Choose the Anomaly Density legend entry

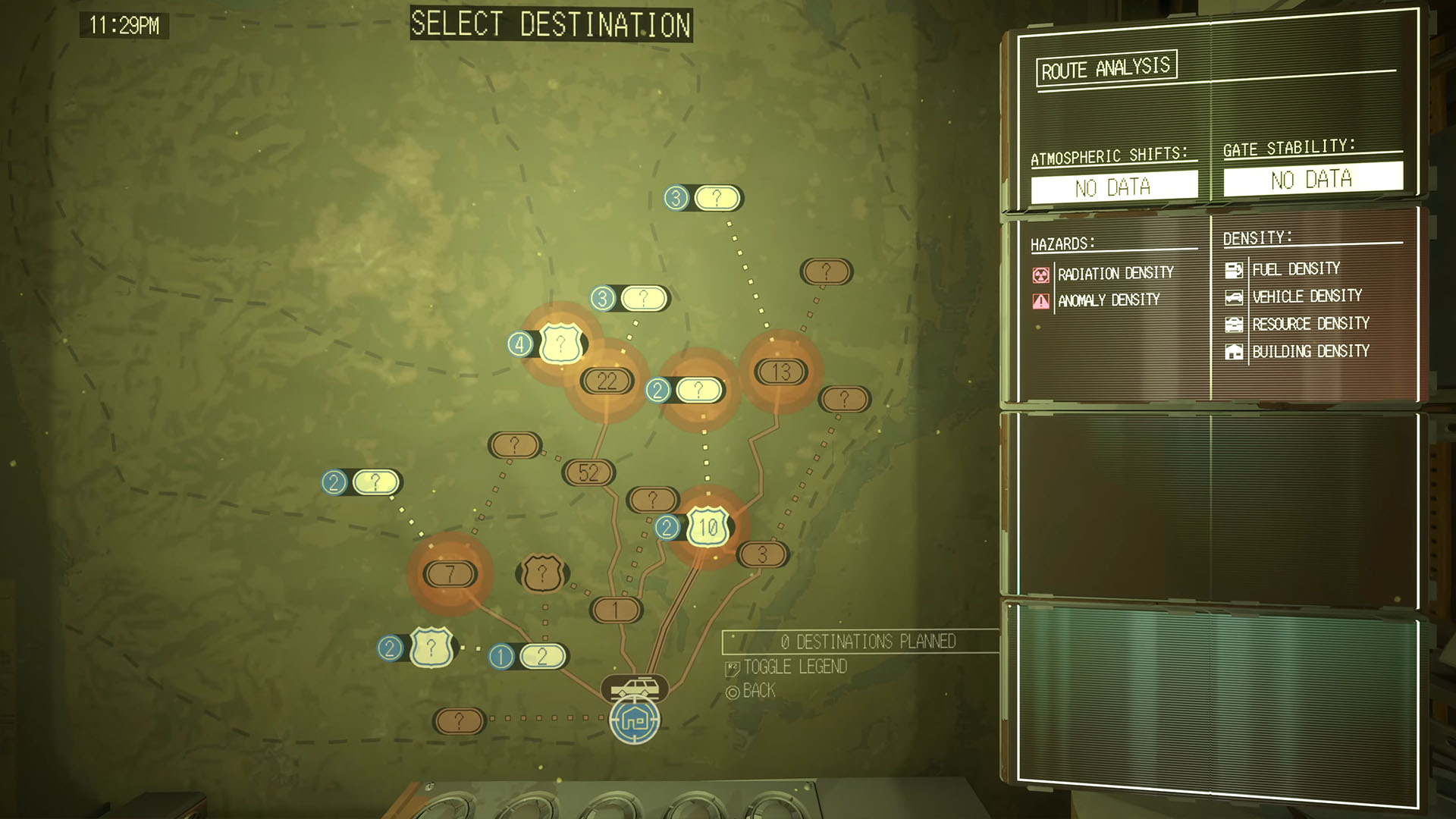tap(1108, 301)
